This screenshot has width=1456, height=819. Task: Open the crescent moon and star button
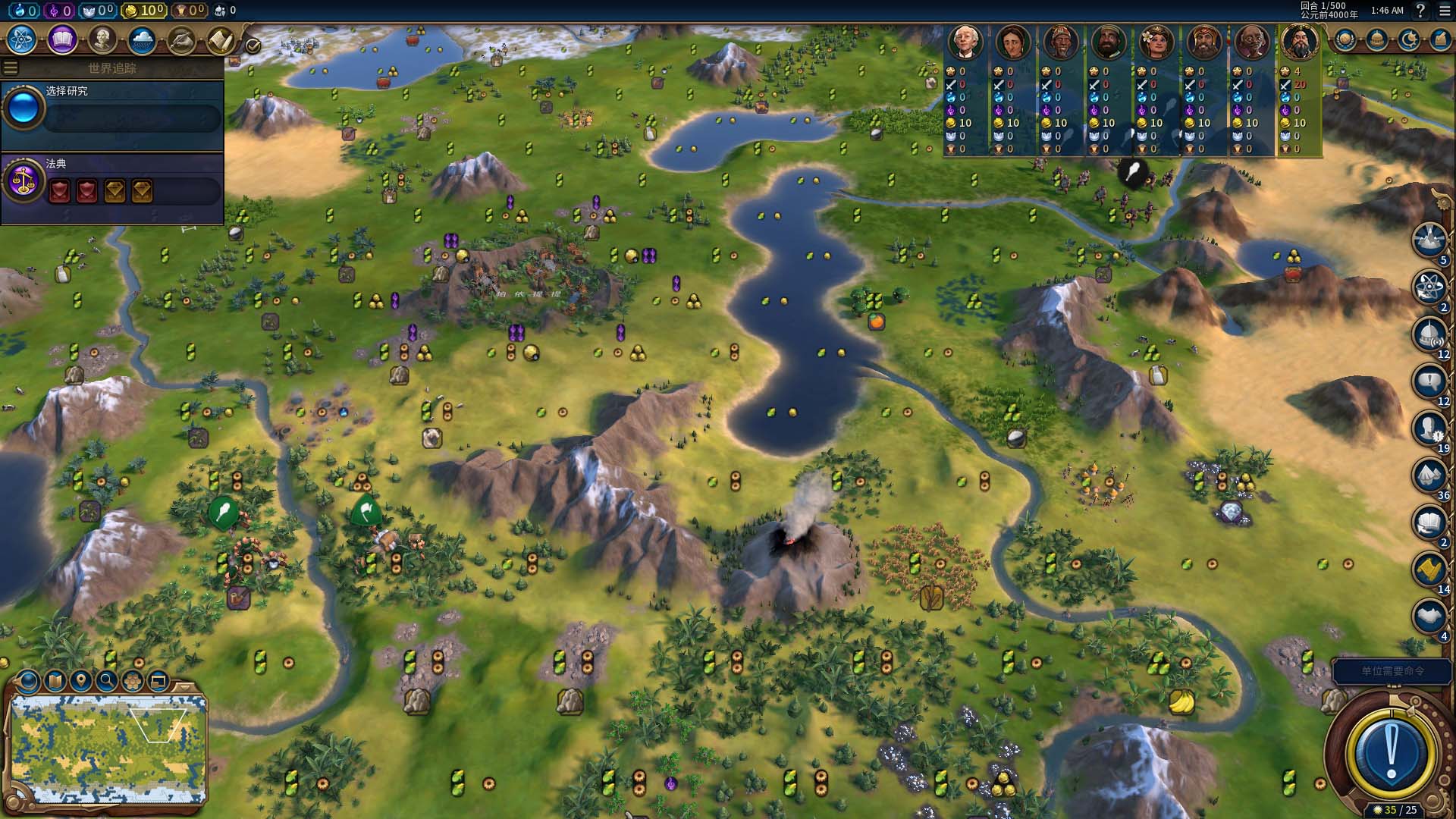1409,39
